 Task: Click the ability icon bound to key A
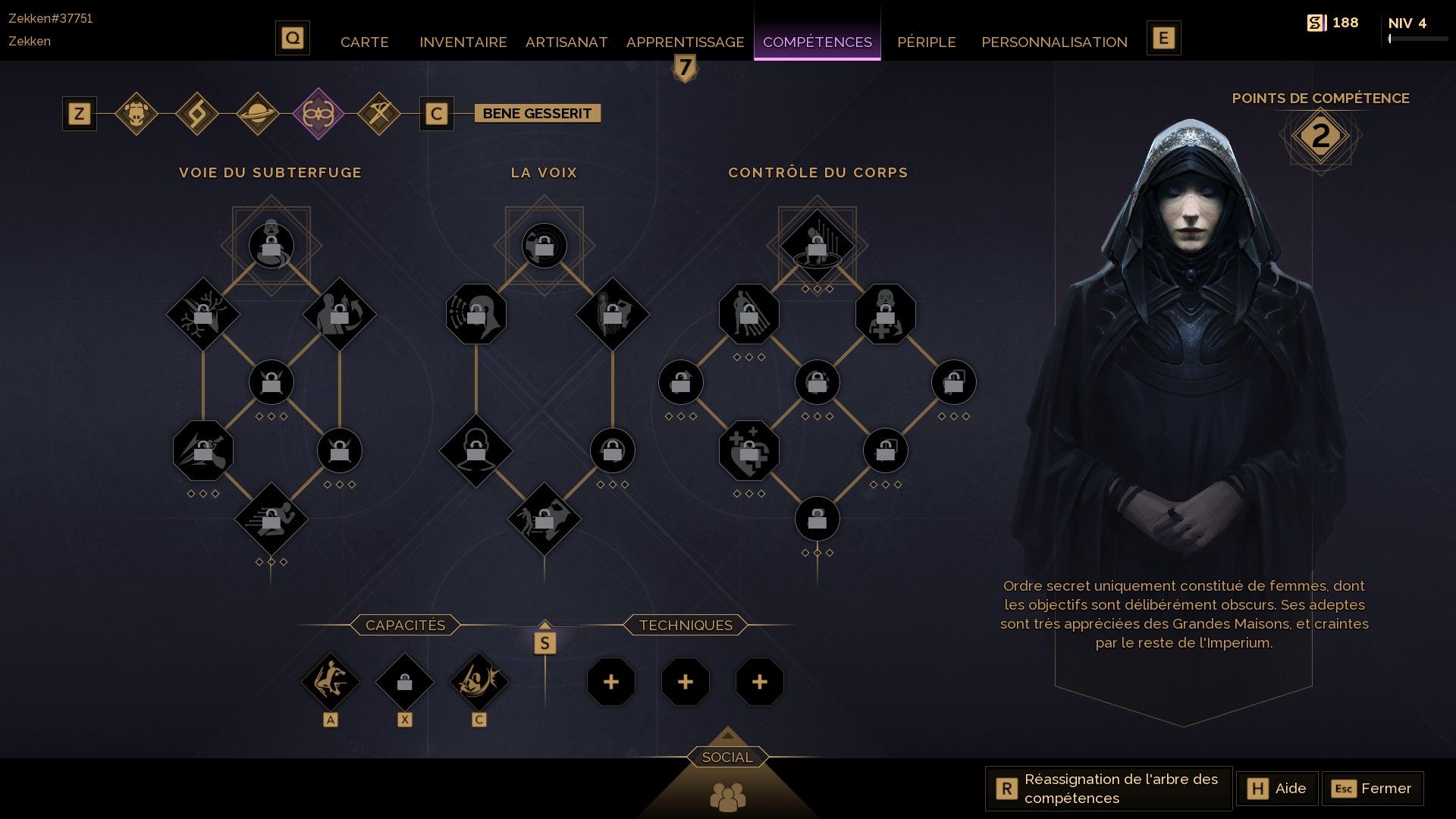331,682
